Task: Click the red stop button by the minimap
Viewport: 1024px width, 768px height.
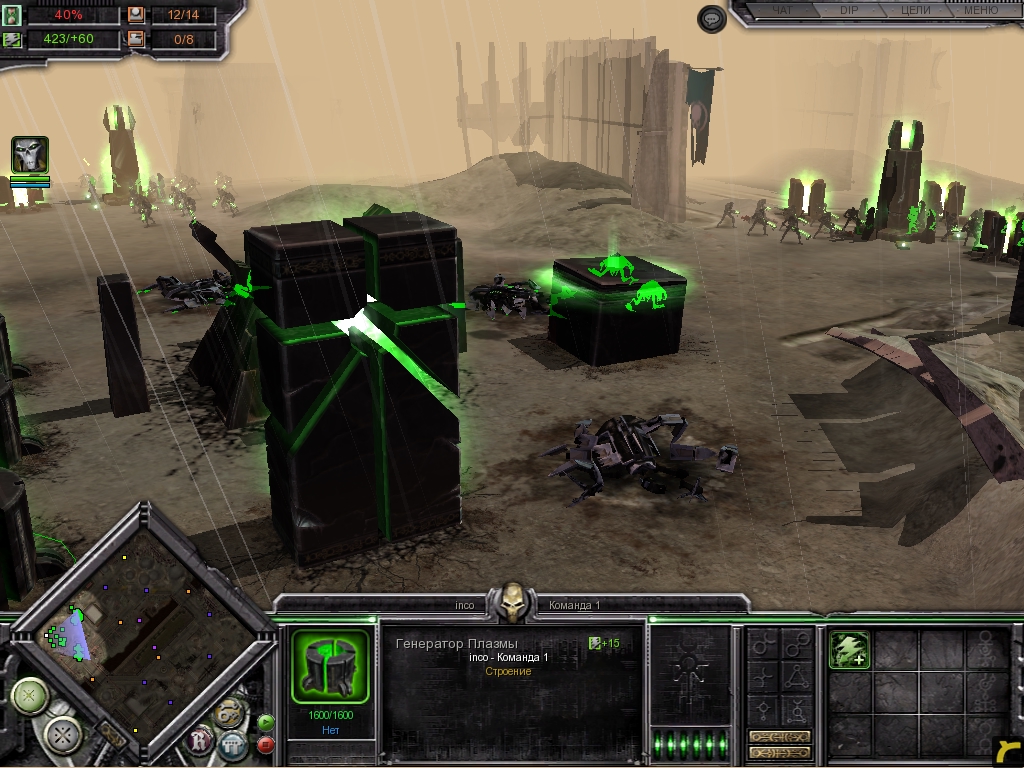Action: coord(266,744)
